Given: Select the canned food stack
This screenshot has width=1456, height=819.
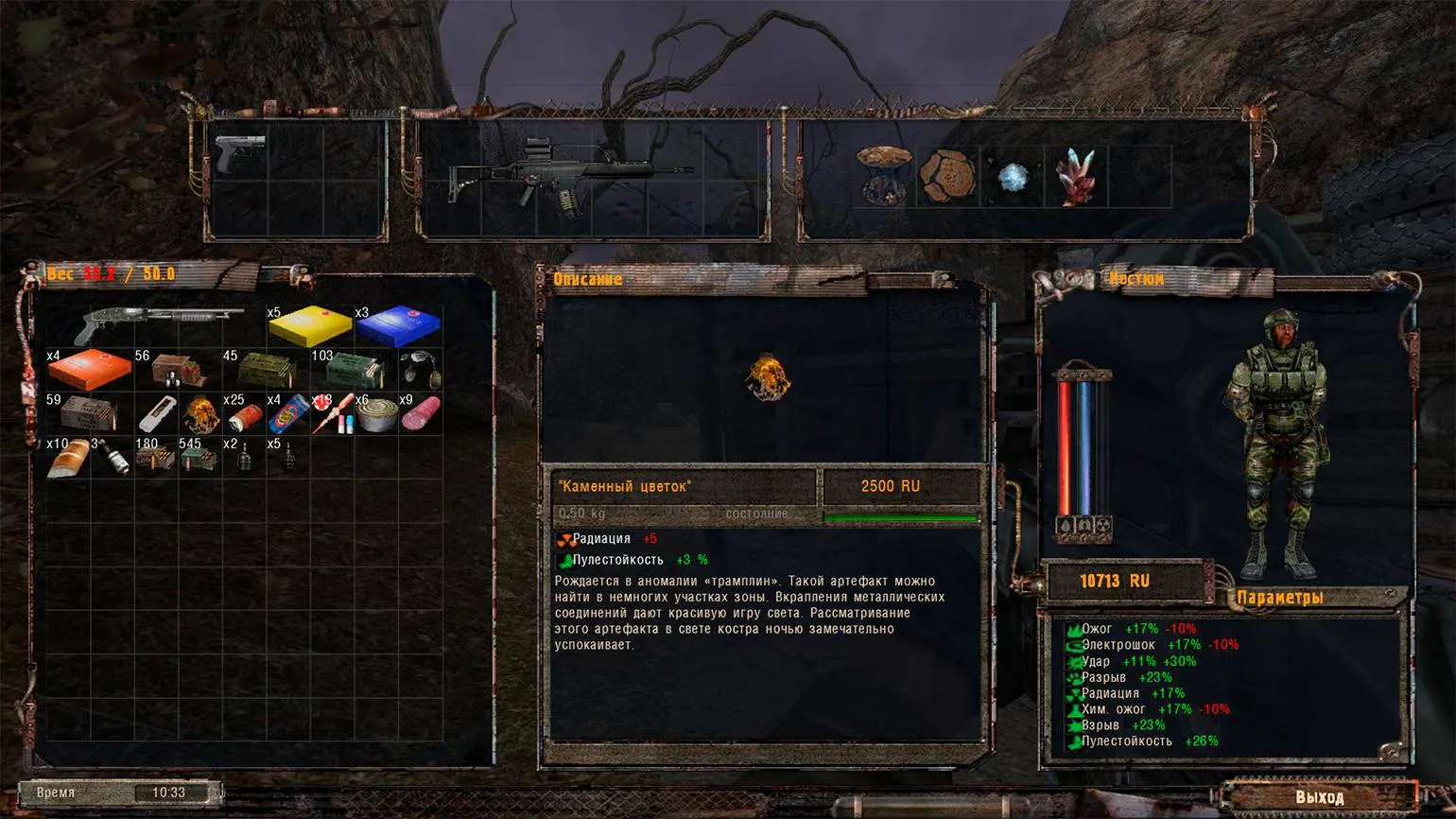Looking at the screenshot, I should [x=376, y=414].
